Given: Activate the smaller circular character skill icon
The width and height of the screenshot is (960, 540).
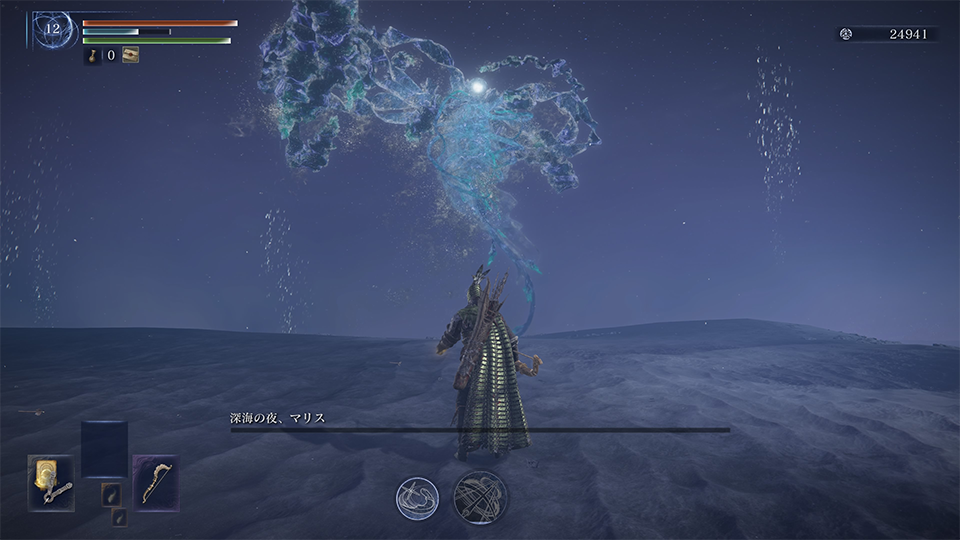Looking at the screenshot, I should (416, 497).
